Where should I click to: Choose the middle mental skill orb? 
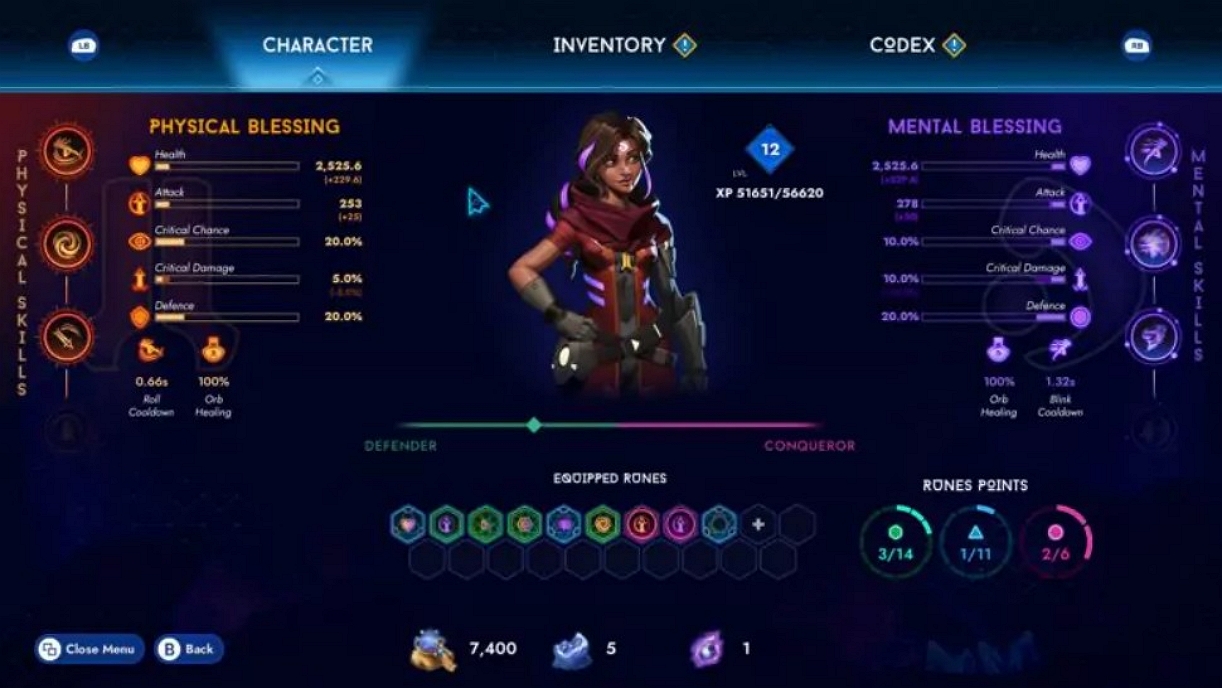[1154, 244]
